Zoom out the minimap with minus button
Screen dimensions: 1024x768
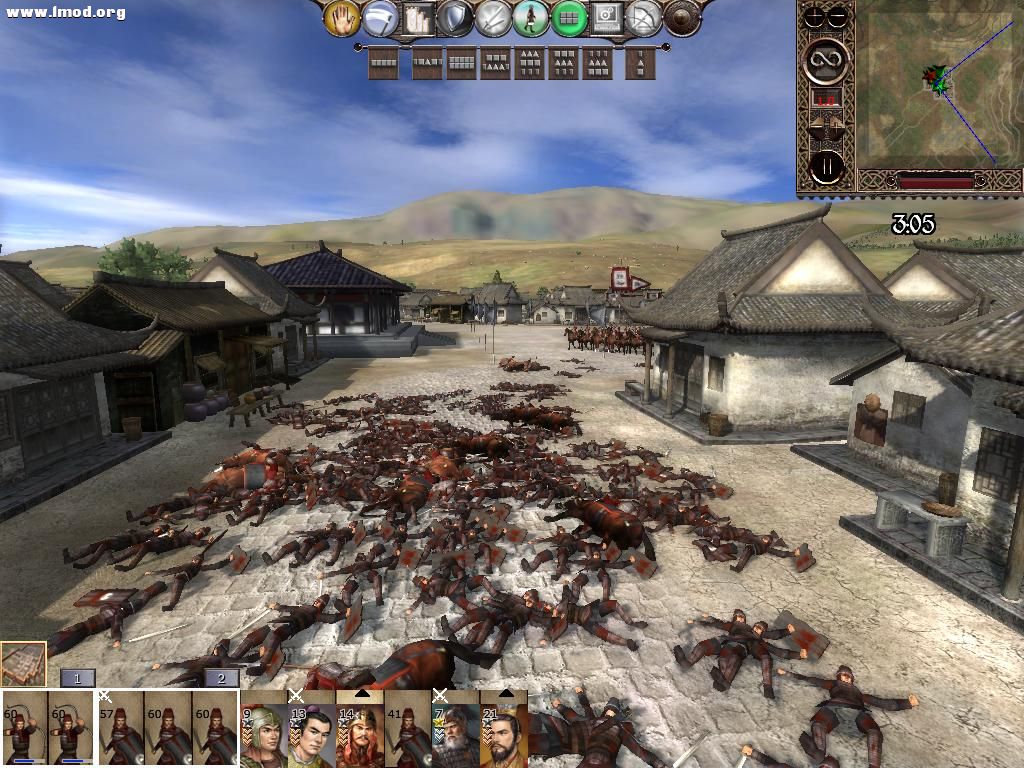tap(837, 15)
